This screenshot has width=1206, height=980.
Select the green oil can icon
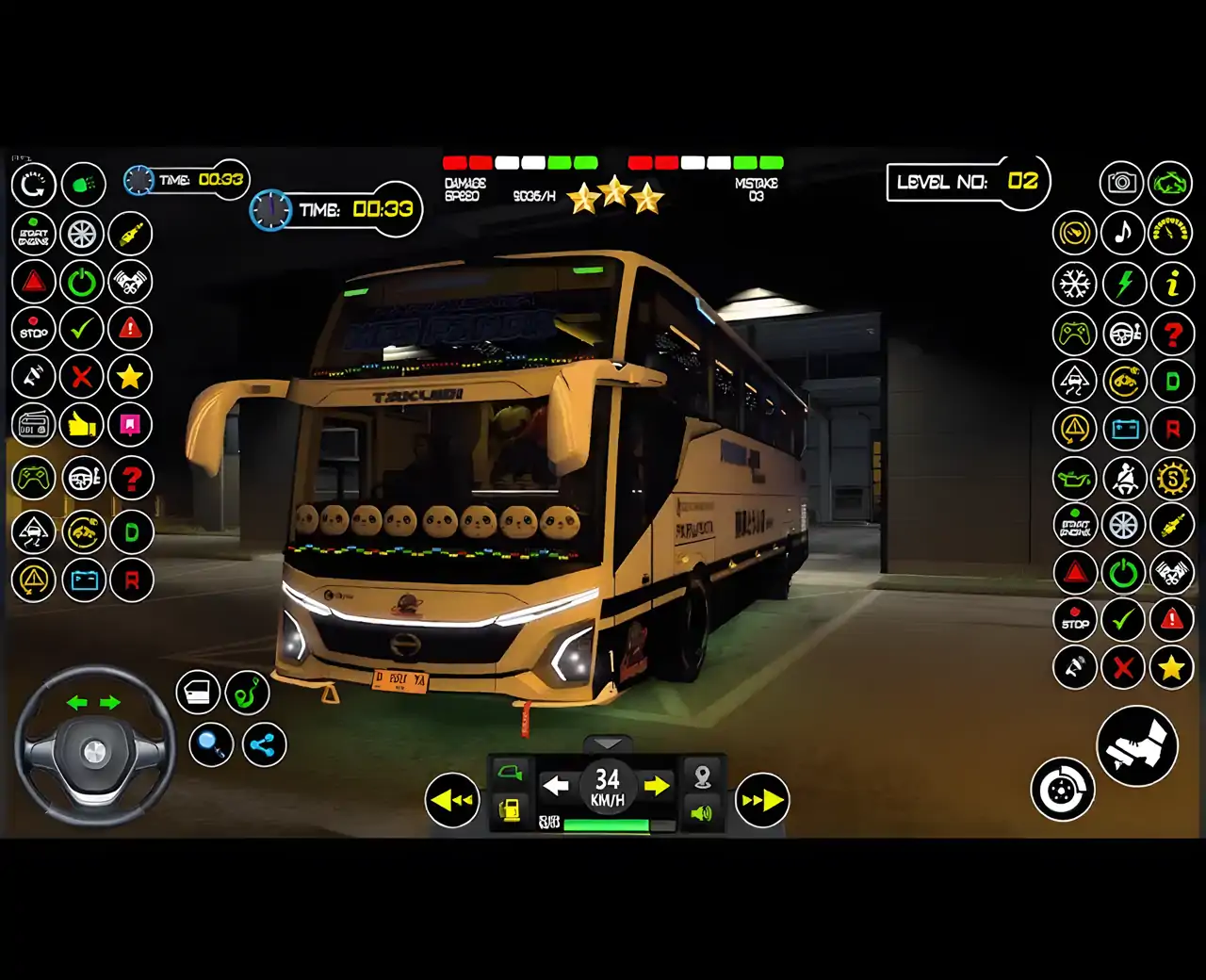[x=1074, y=479]
